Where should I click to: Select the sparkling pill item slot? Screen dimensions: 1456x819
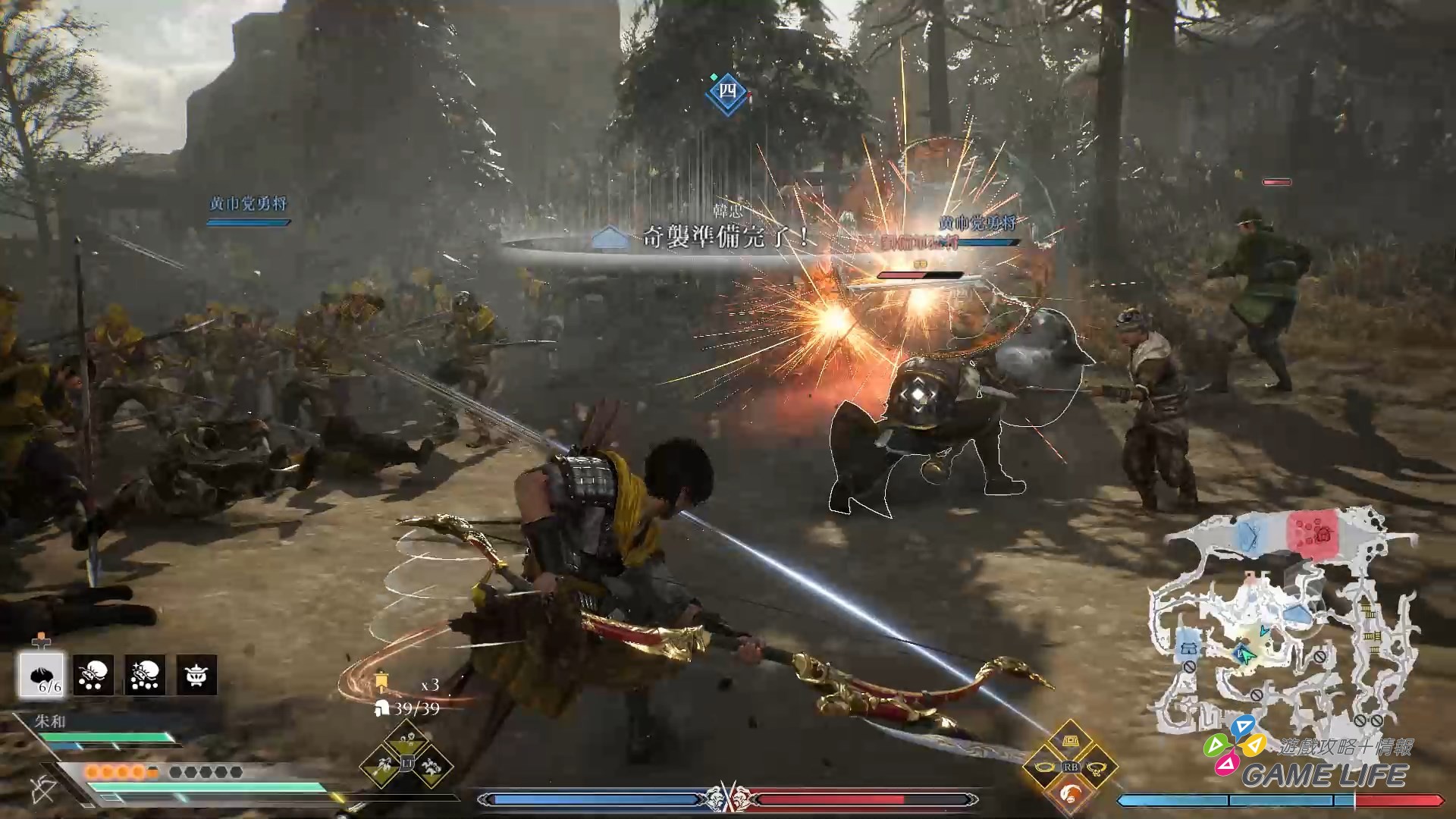coord(144,673)
